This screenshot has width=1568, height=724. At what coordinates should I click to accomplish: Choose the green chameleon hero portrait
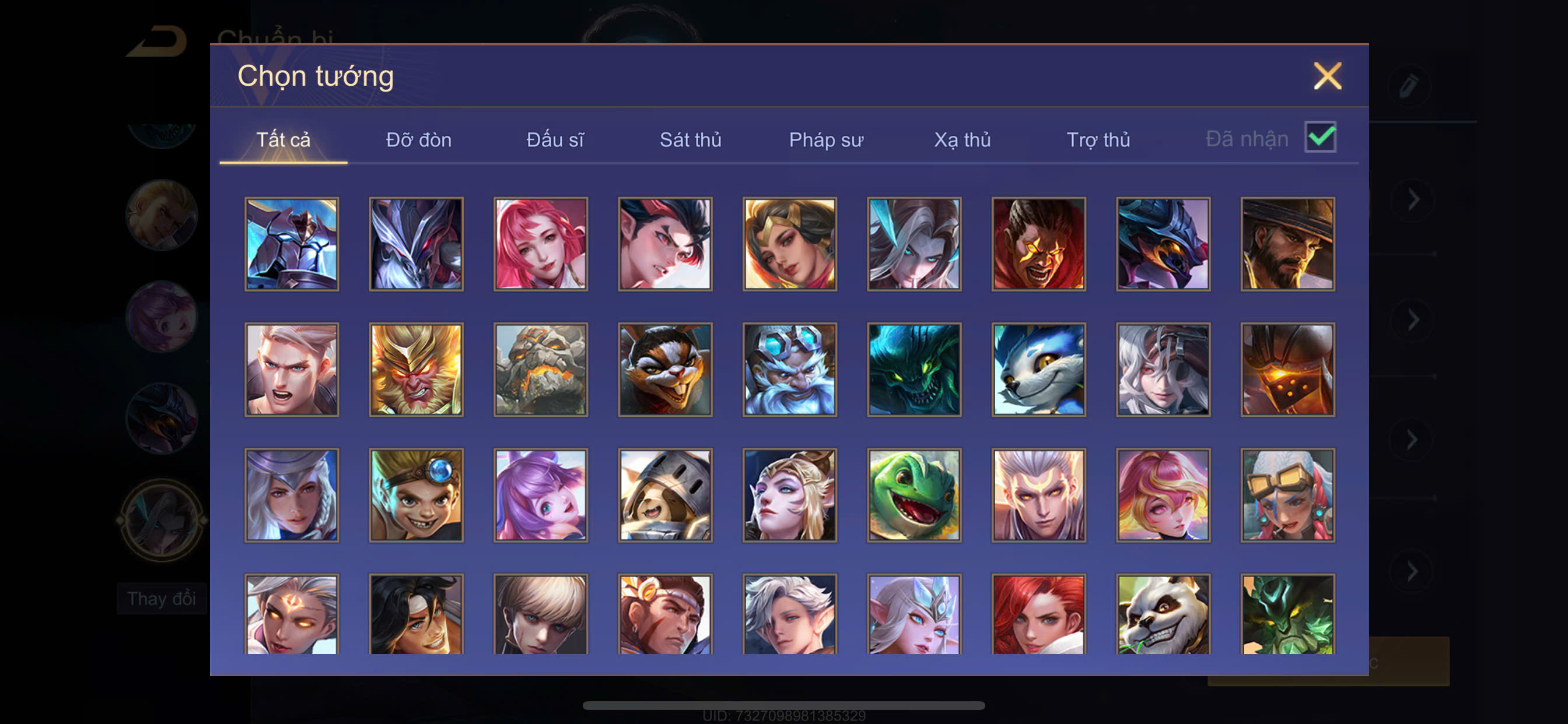point(914,495)
